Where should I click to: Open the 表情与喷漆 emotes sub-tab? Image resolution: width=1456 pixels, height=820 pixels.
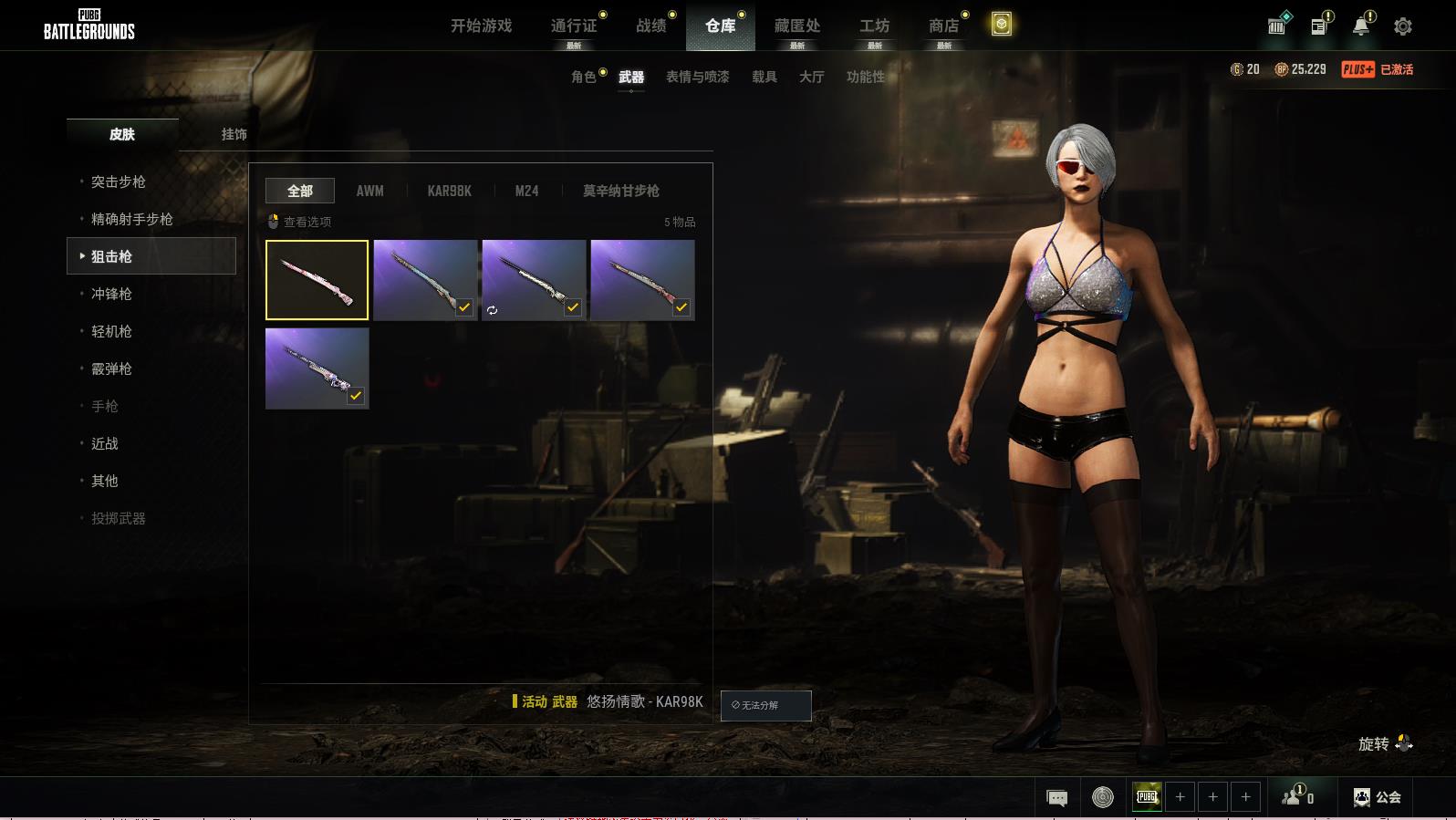coord(697,77)
